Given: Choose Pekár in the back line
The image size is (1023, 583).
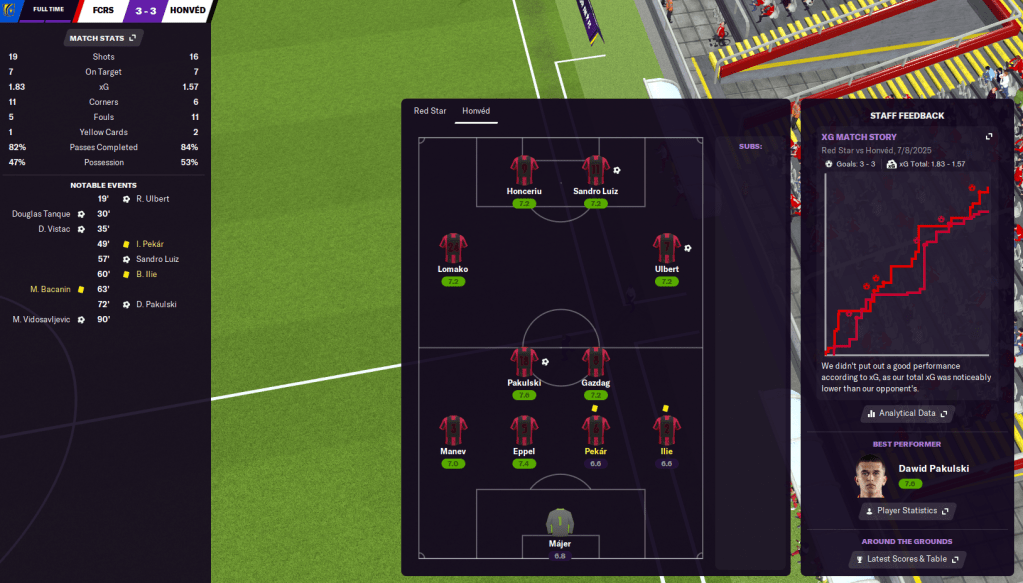Looking at the screenshot, I should (x=595, y=430).
